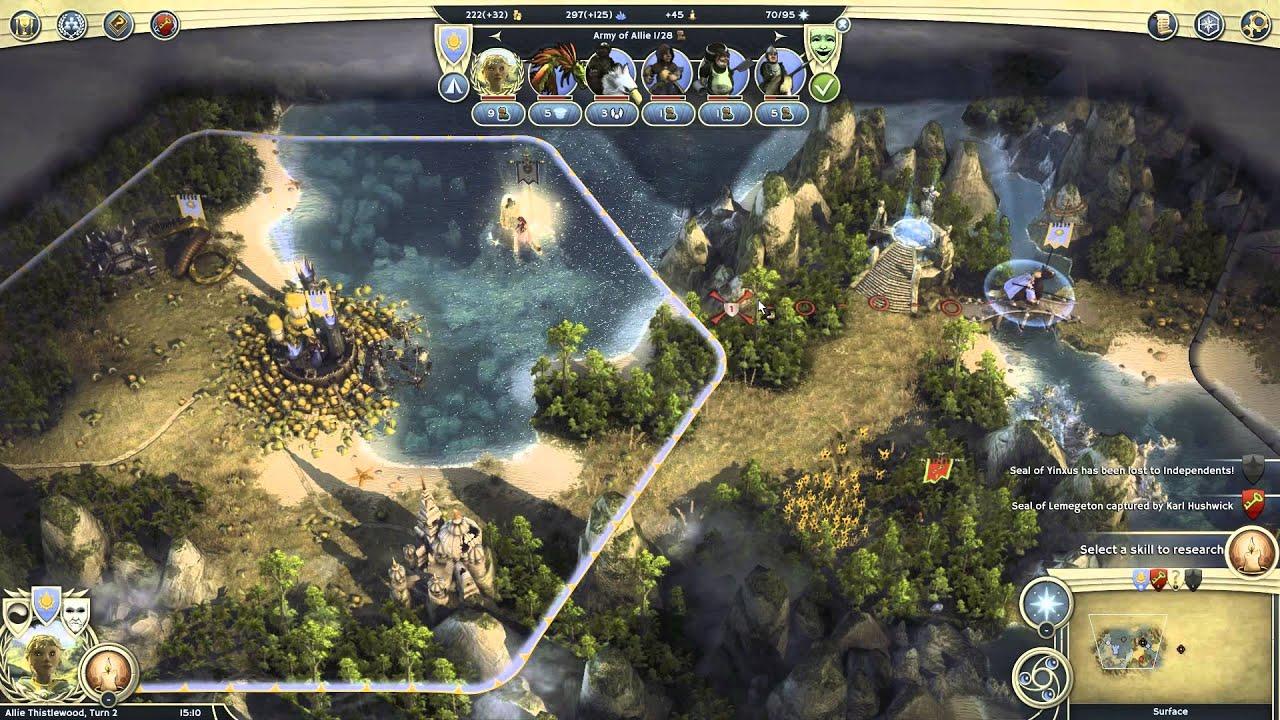Viewport: 1280px width, 720px height.
Task: Select the gryphon rider unit portrait
Action: [x=611, y=72]
